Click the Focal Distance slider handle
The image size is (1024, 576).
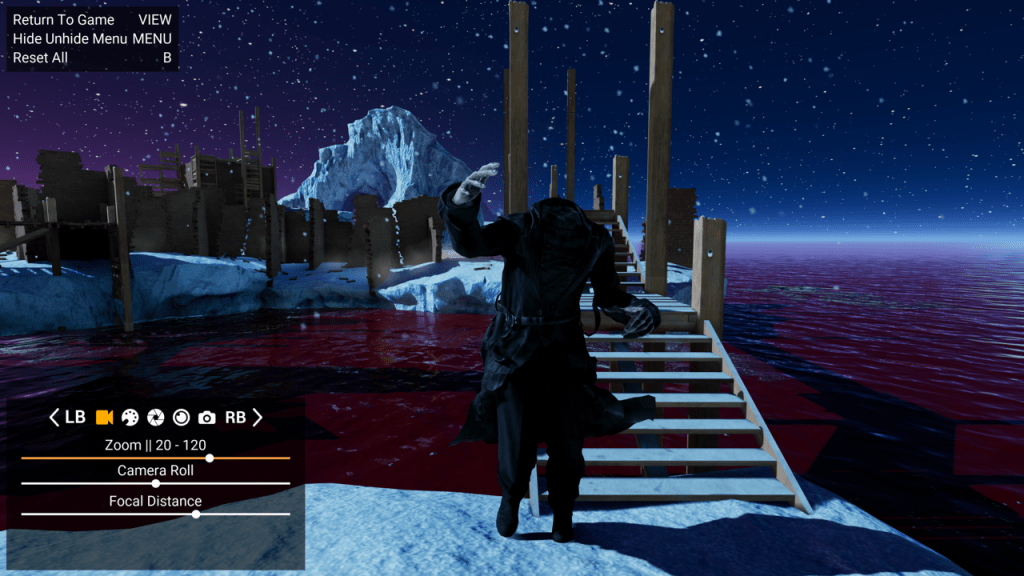tap(196, 514)
